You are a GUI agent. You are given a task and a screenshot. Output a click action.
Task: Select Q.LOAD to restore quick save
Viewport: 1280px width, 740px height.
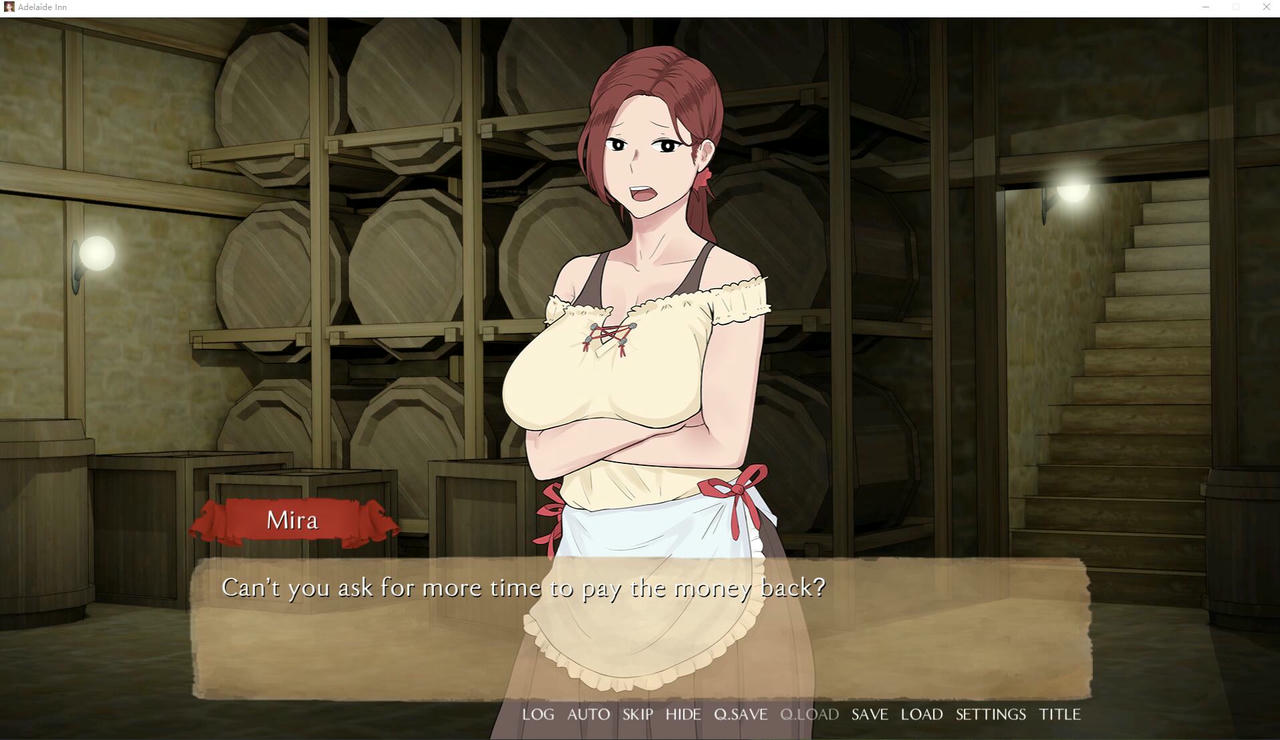(808, 714)
